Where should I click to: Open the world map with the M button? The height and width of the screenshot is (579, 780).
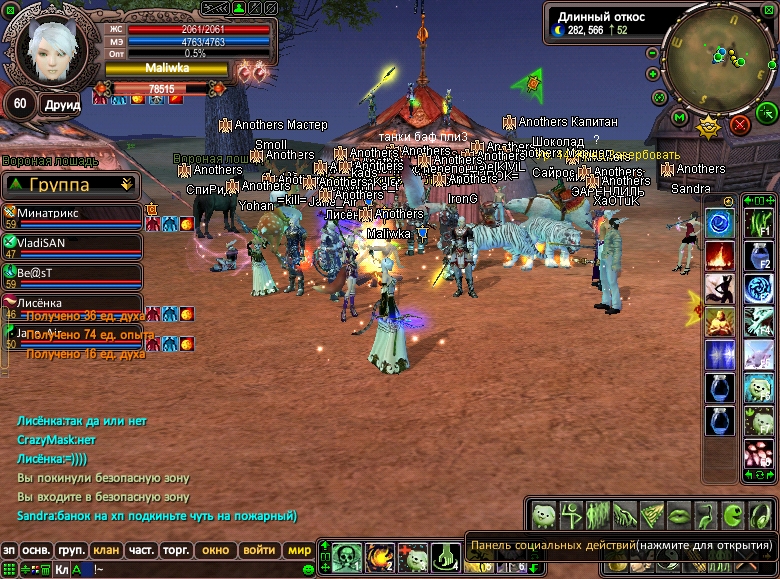[680, 118]
